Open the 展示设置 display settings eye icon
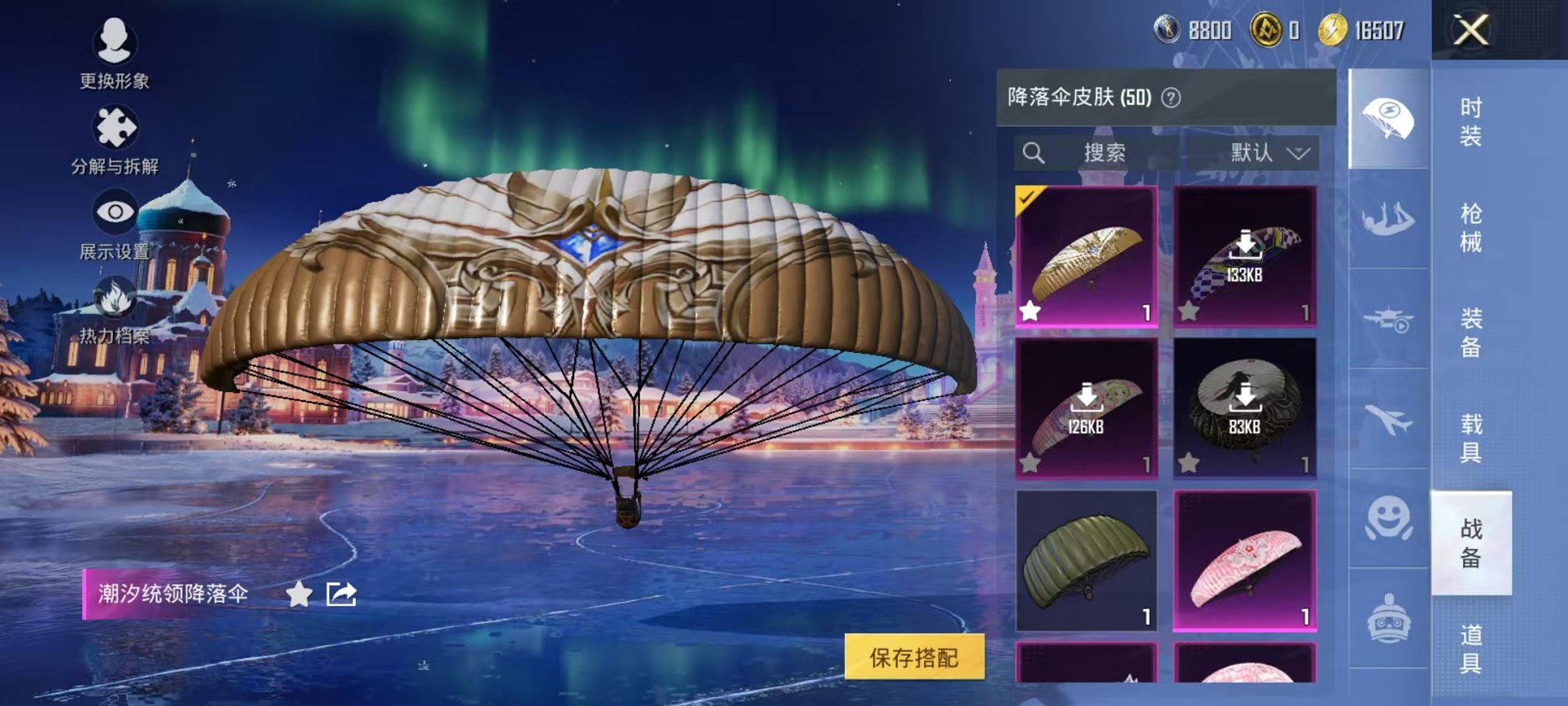 114,210
